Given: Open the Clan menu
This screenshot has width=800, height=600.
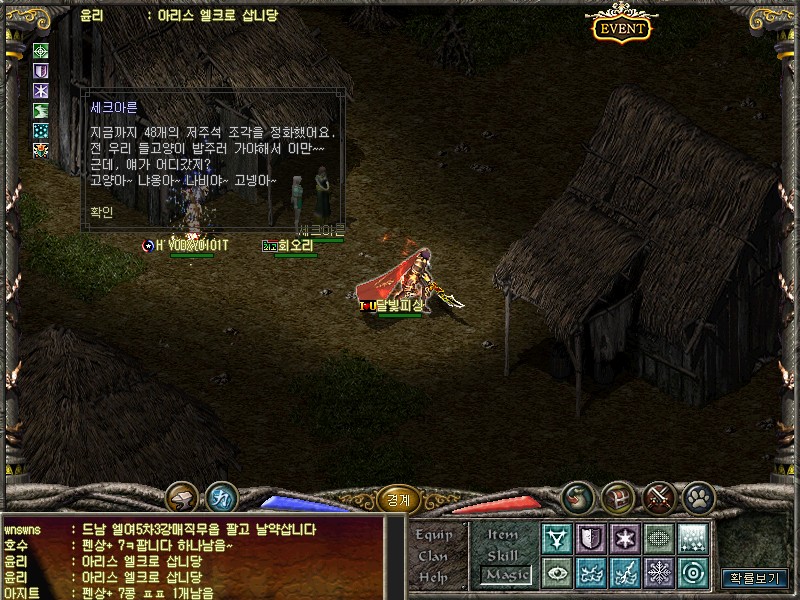Looking at the screenshot, I should 433,556.
